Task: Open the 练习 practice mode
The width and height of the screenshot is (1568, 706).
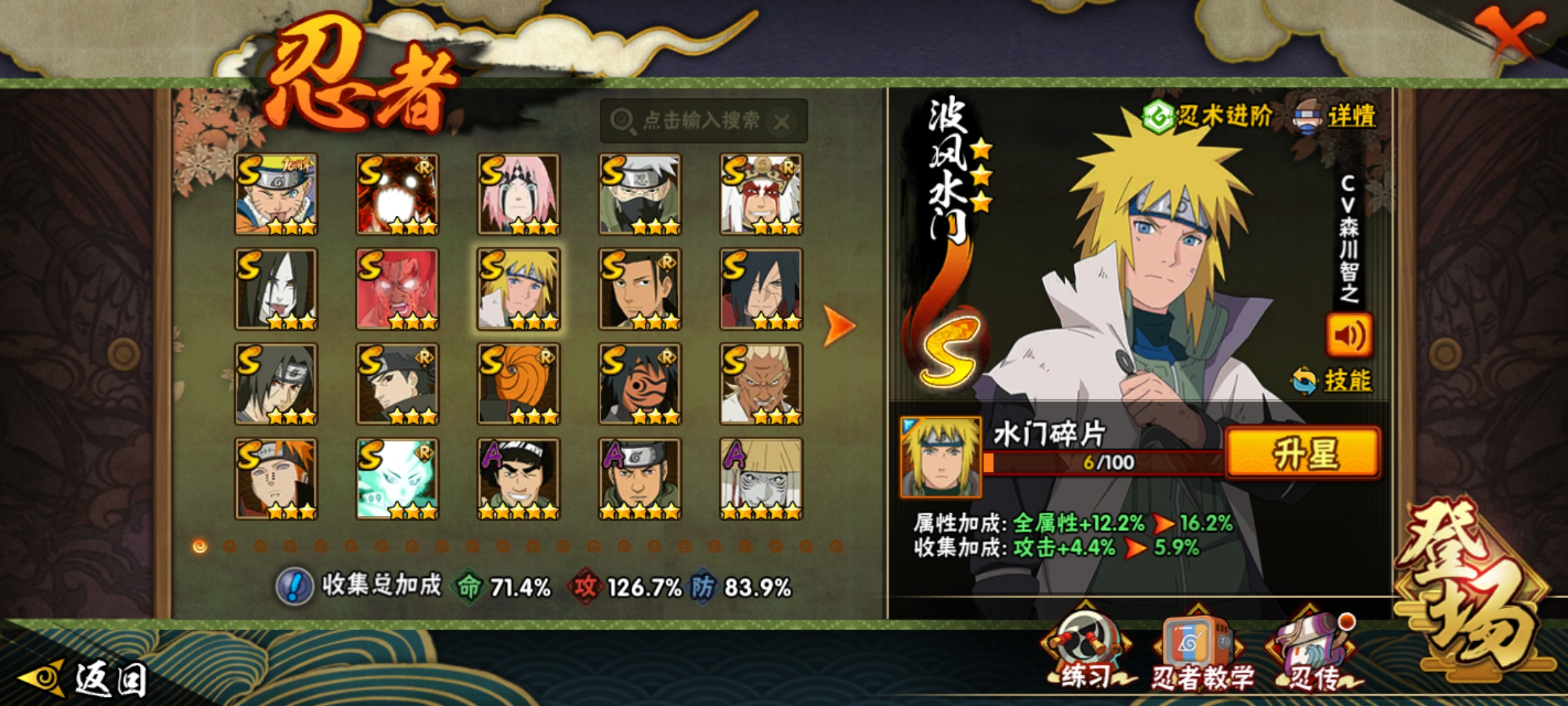Action: pyautogui.click(x=1086, y=650)
